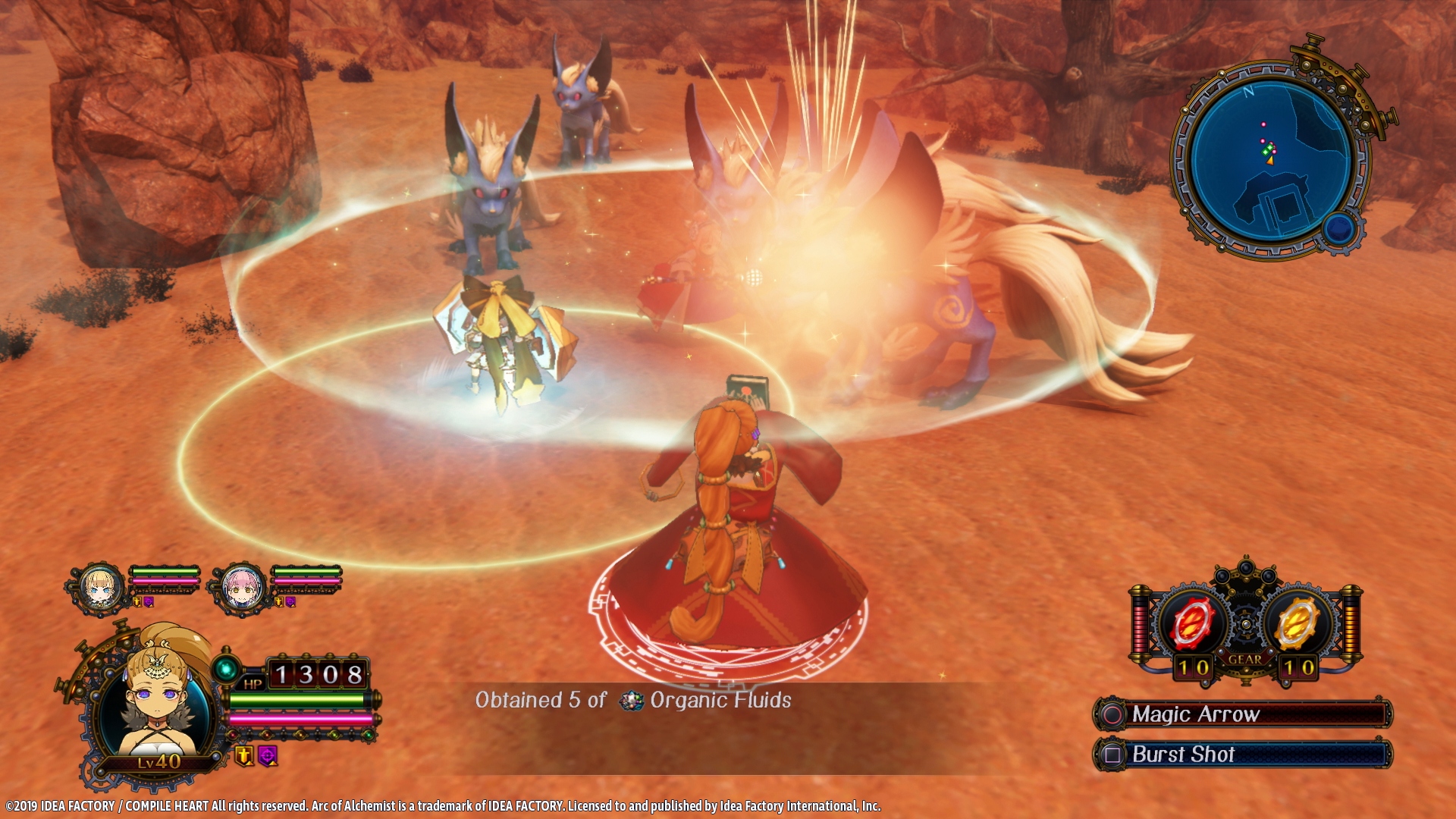Select the blonde party member portrait

tap(101, 588)
